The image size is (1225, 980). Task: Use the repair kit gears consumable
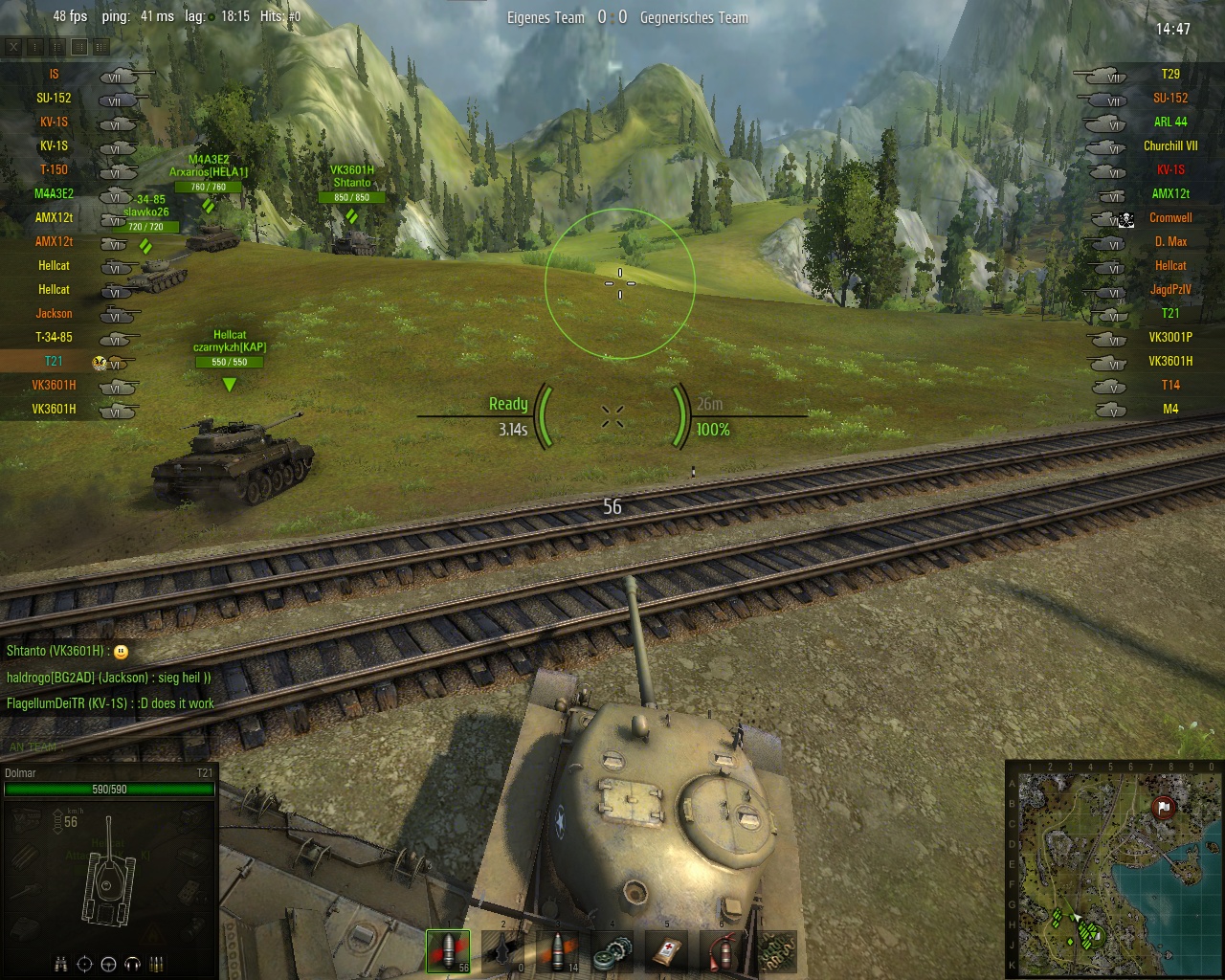pos(613,950)
